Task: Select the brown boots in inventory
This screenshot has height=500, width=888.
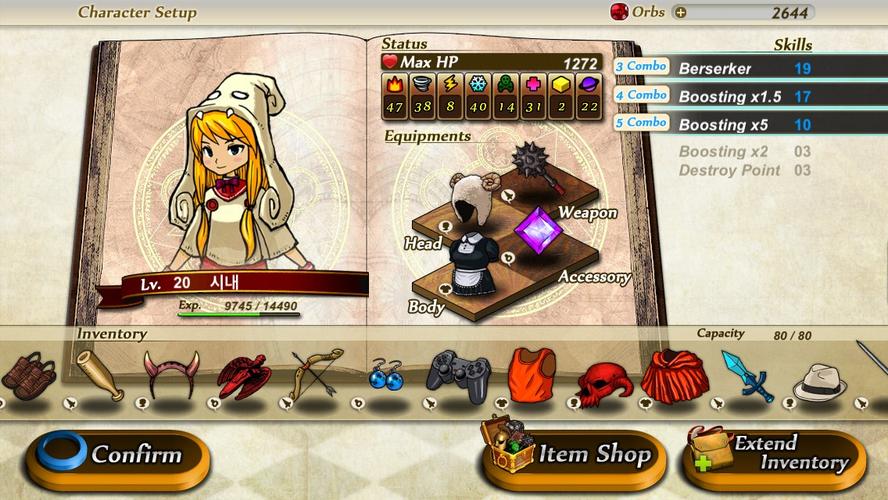Action: click(x=28, y=375)
